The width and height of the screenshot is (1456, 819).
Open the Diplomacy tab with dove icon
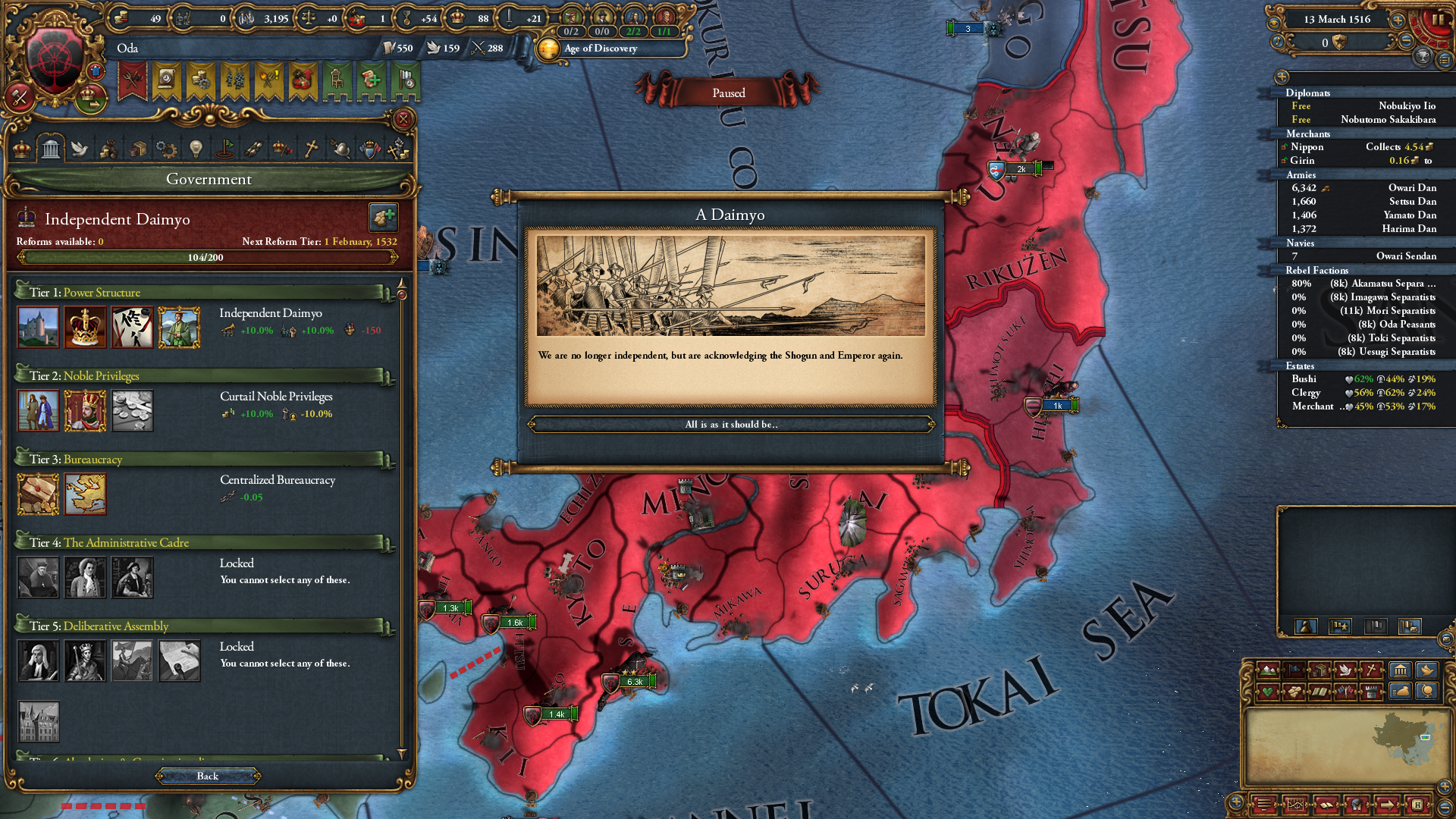[x=80, y=148]
